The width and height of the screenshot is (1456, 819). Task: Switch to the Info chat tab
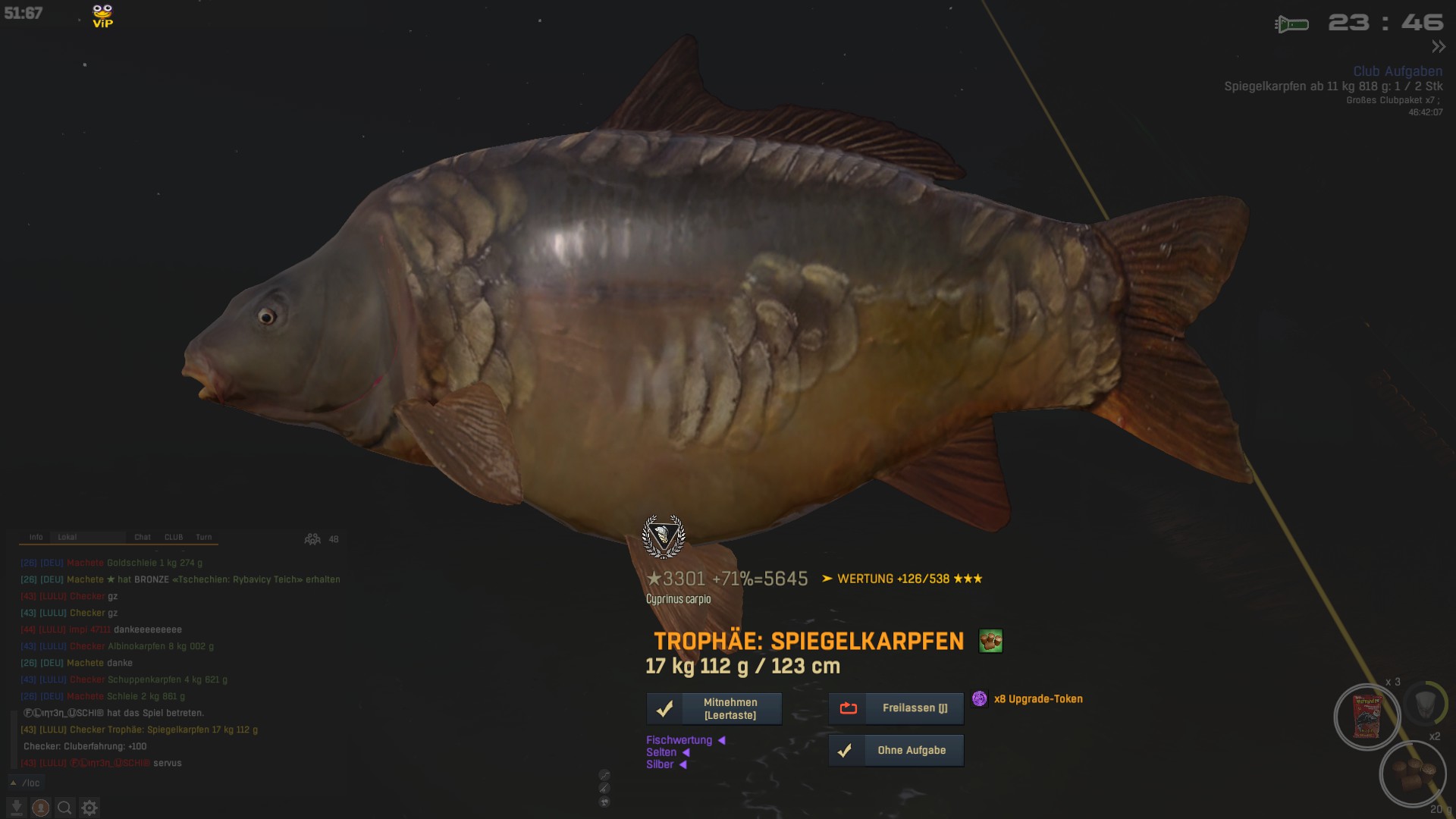pyautogui.click(x=36, y=537)
